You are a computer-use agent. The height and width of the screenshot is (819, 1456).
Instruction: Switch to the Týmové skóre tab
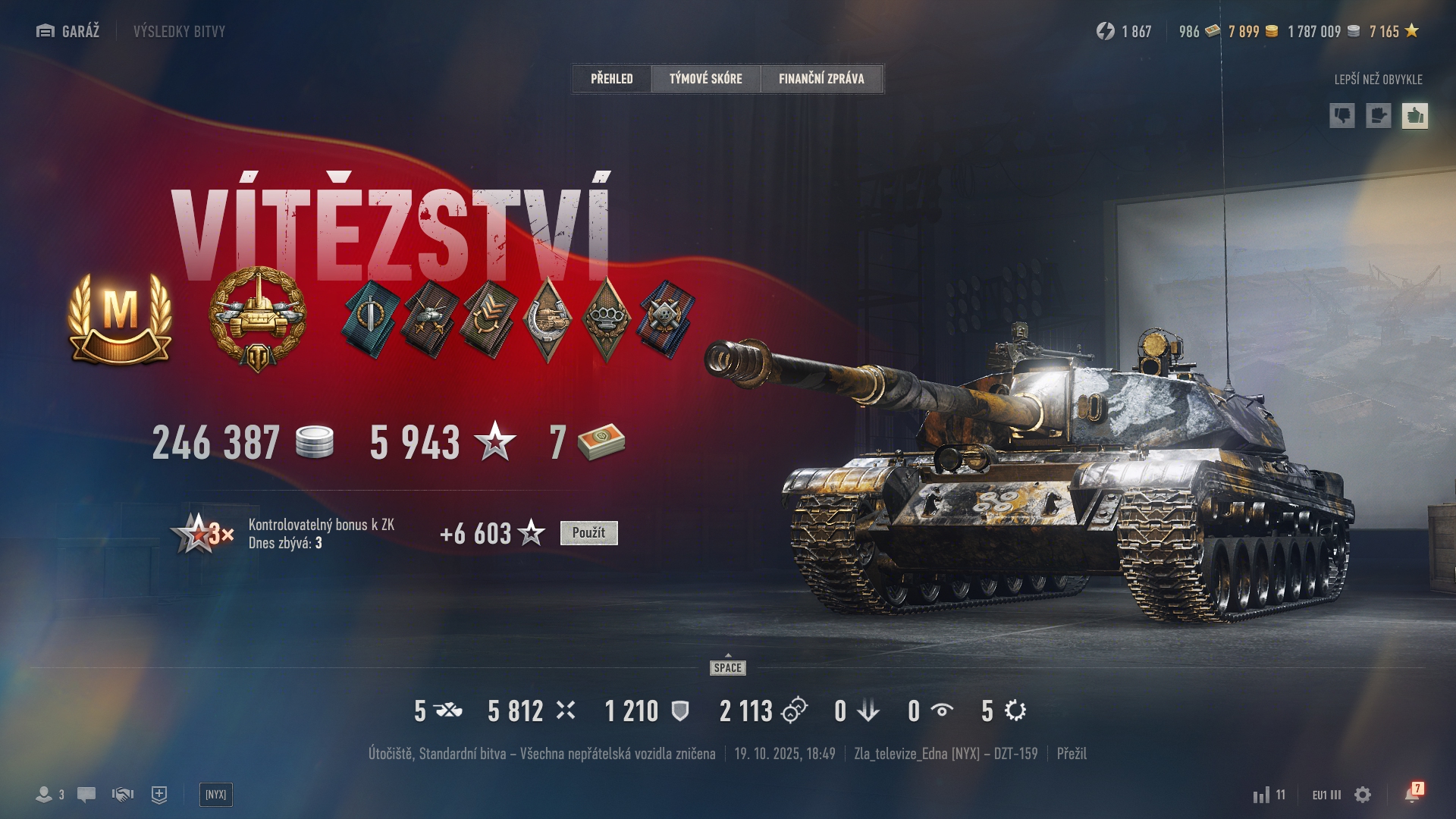click(705, 79)
